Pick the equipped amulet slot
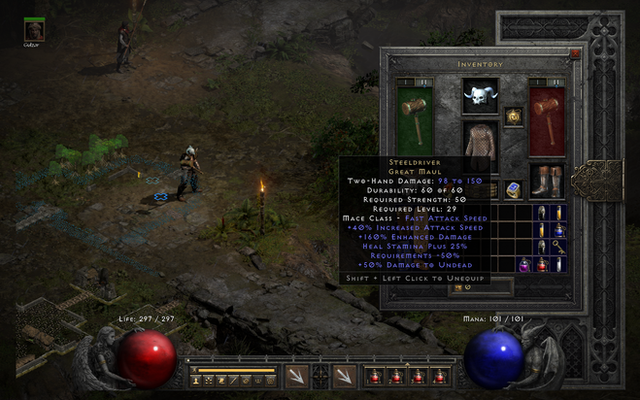 point(514,116)
